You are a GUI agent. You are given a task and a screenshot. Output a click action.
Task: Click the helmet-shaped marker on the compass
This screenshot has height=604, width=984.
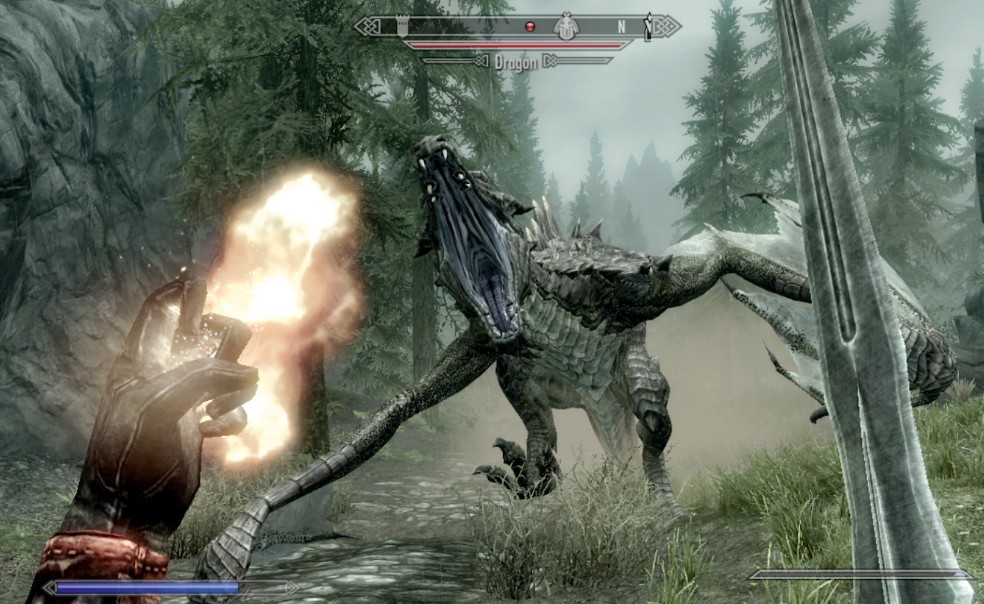click(567, 25)
